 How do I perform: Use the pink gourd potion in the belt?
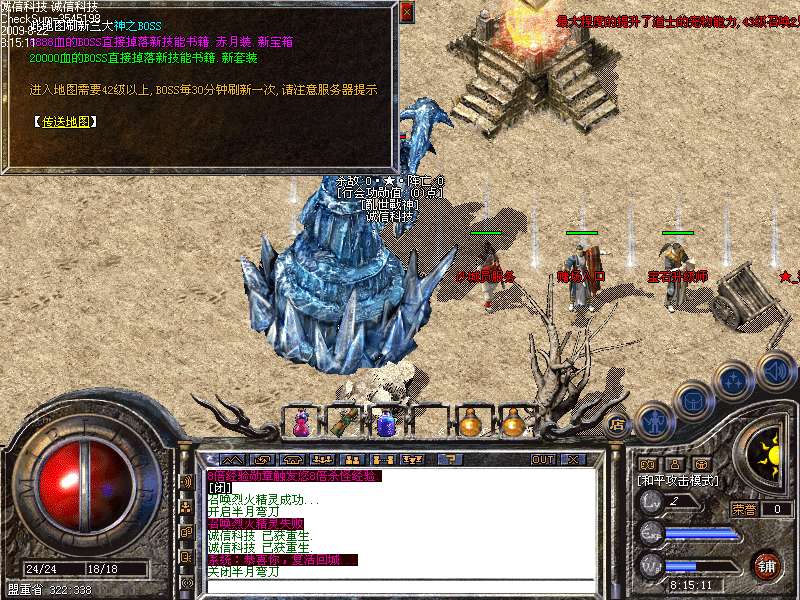pyautogui.click(x=300, y=424)
